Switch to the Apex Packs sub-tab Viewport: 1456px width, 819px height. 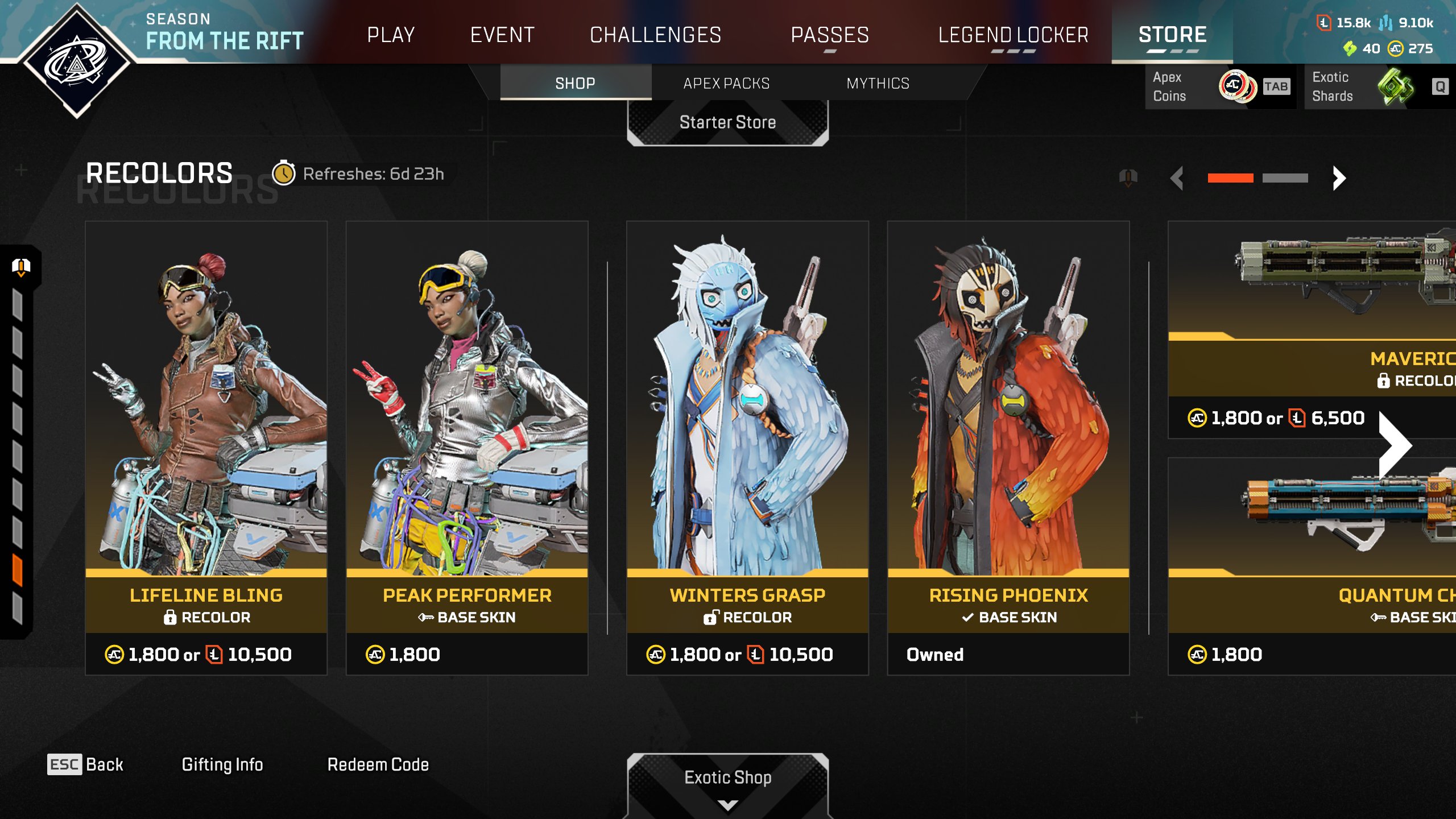point(726,84)
